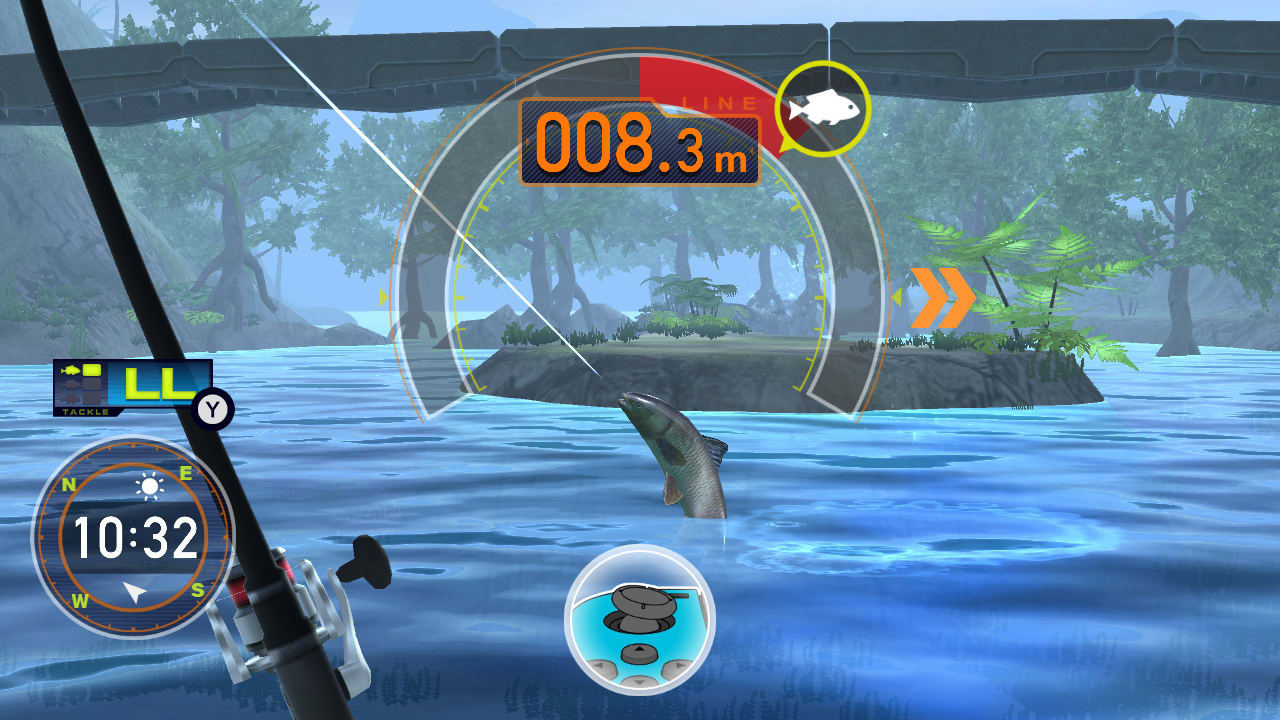Click the down arrow in control hint circle

[x=639, y=682]
